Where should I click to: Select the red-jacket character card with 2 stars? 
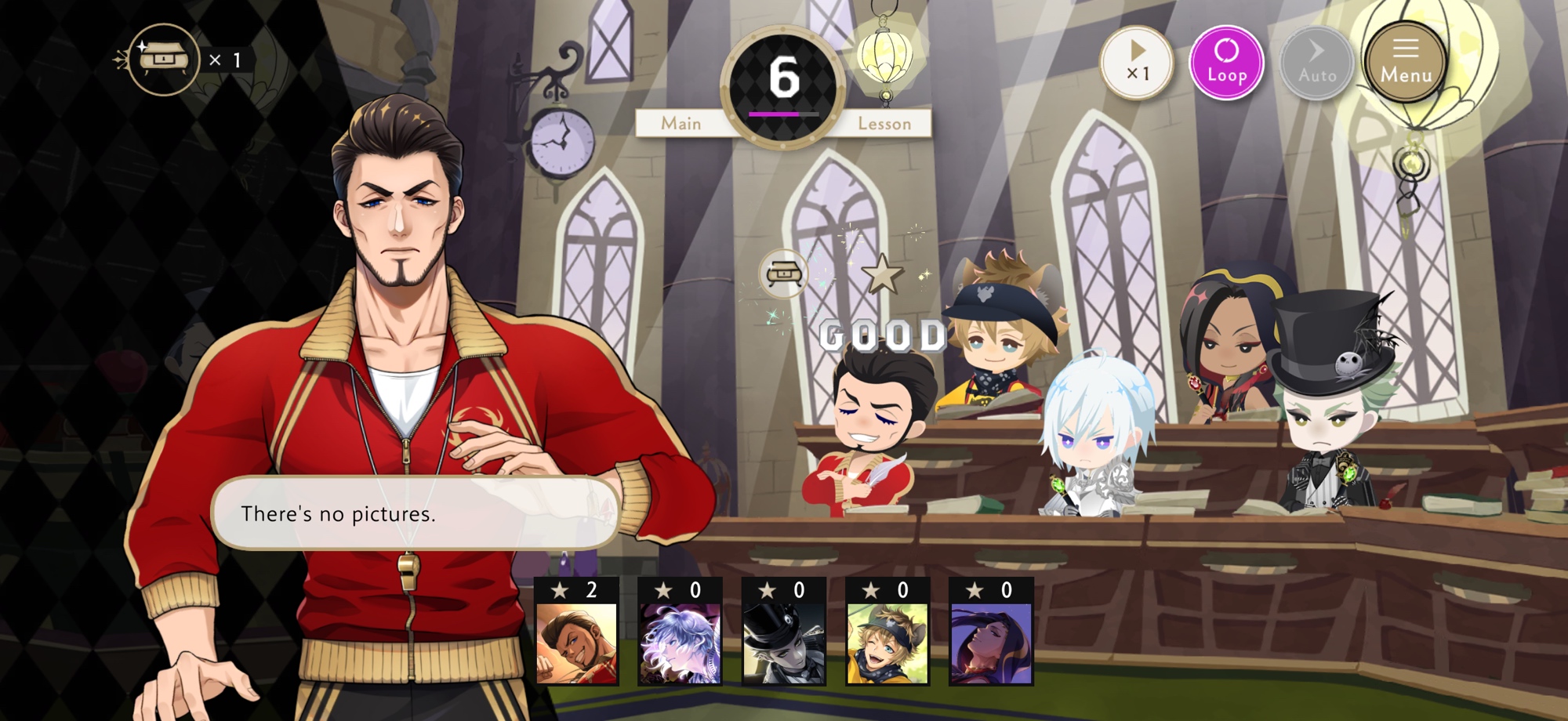point(576,633)
